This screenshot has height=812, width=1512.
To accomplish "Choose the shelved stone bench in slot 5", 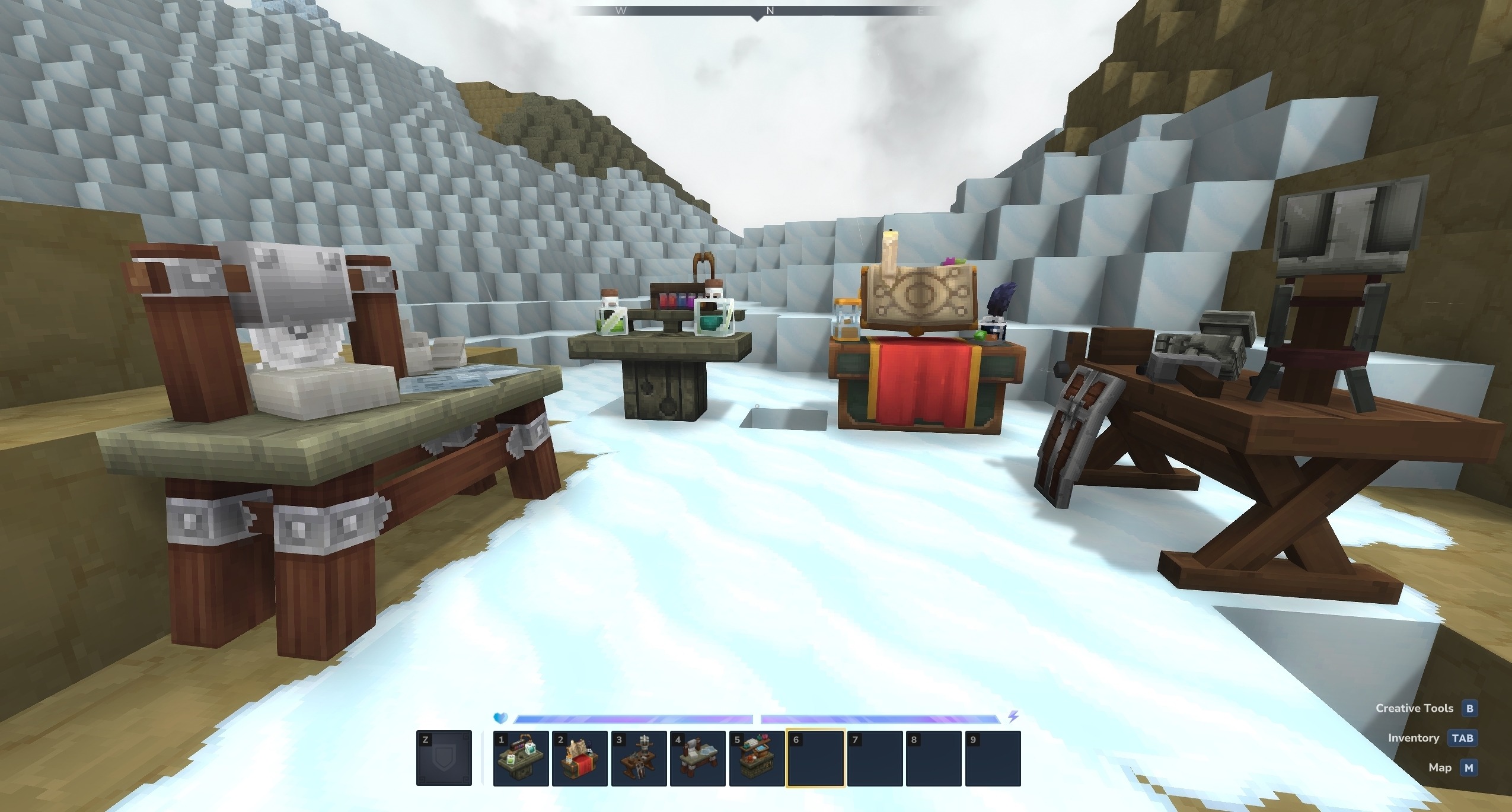I will click(x=757, y=759).
